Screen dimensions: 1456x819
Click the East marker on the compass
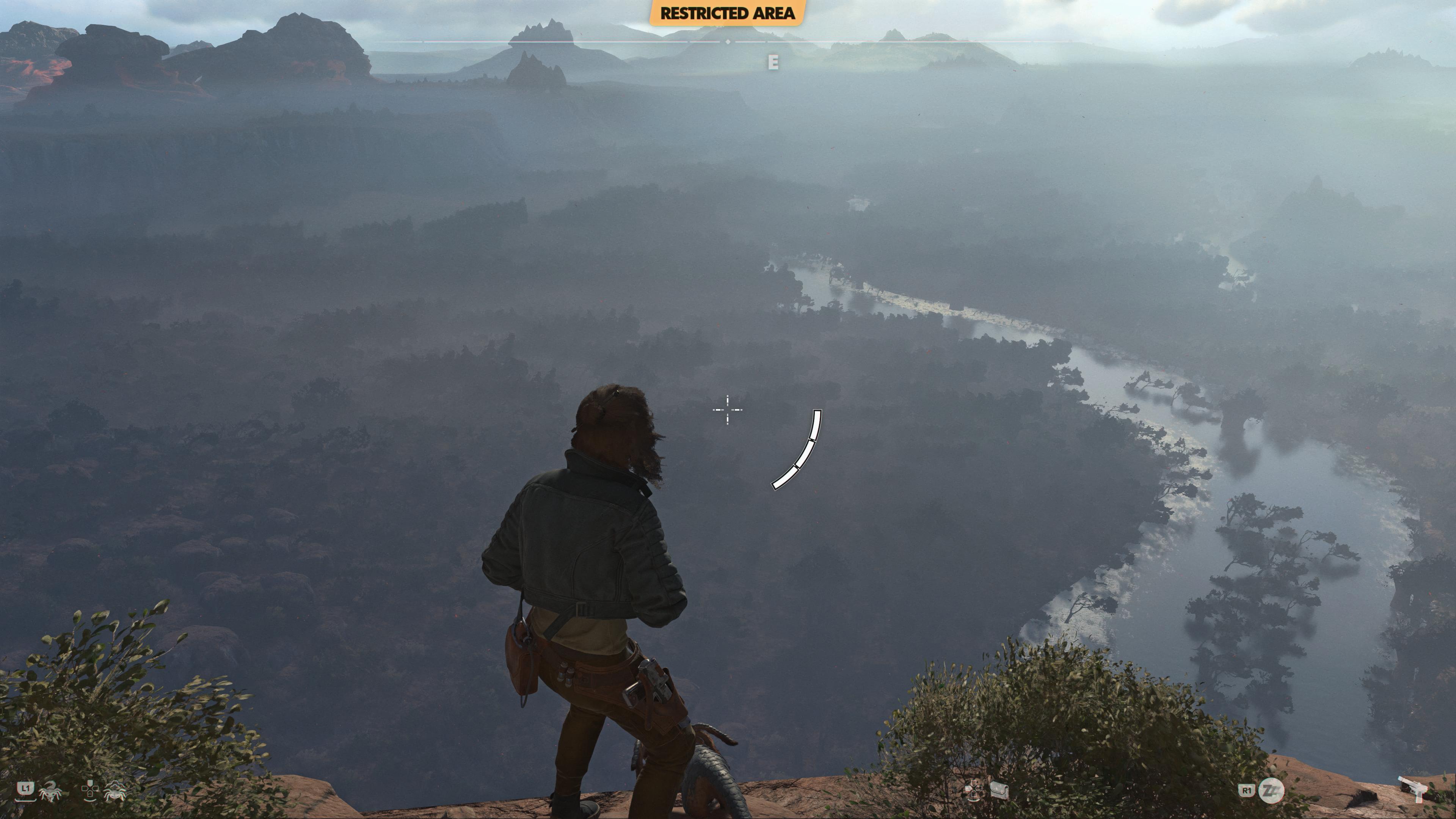click(773, 62)
